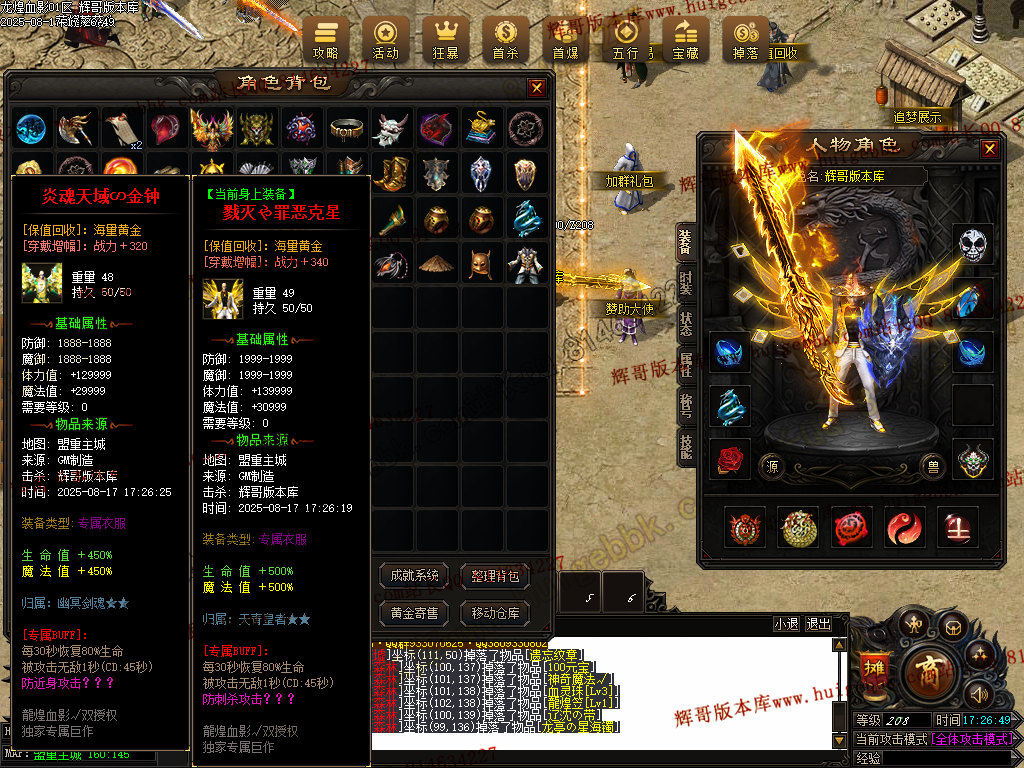Open the 成就系统 achievement system

pos(414,575)
